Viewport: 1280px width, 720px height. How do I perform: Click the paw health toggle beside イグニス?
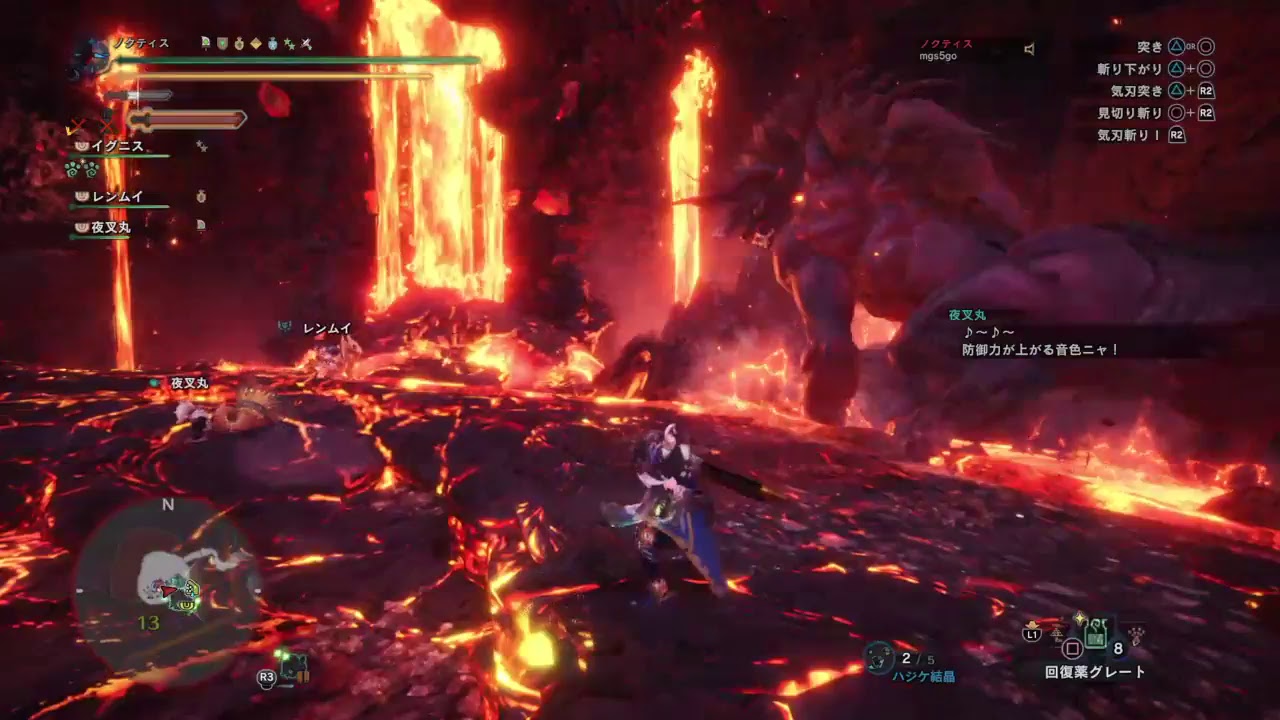(81, 146)
